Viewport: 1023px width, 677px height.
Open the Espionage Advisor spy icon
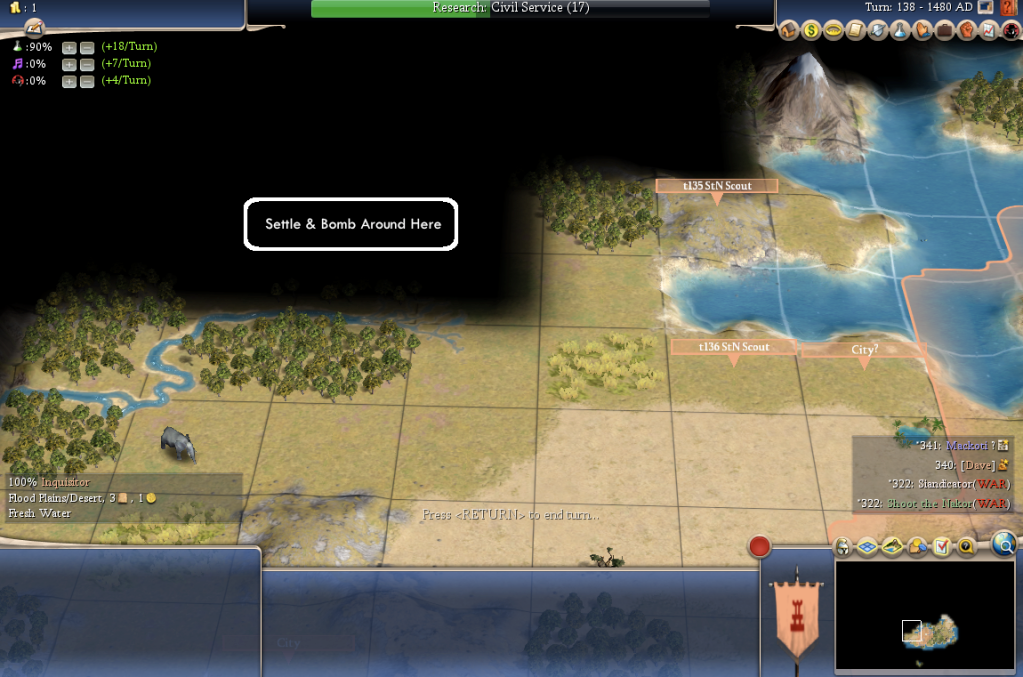tap(1008, 31)
